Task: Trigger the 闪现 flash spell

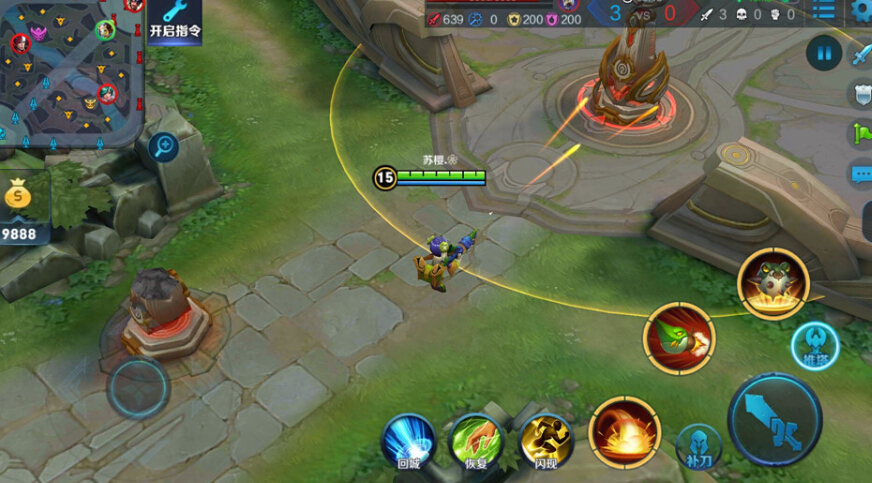Action: pyautogui.click(x=545, y=441)
